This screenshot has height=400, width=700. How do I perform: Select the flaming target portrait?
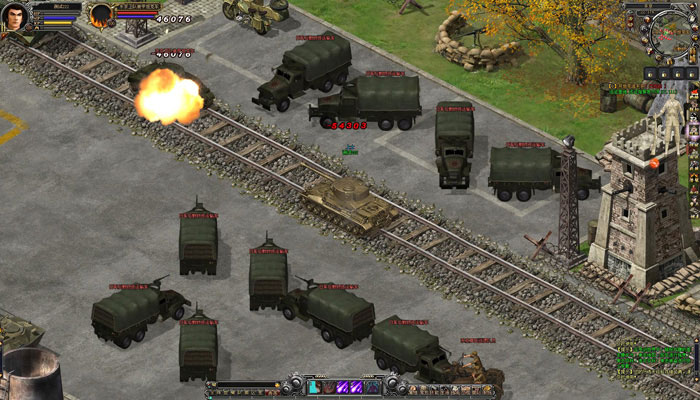coord(101,16)
